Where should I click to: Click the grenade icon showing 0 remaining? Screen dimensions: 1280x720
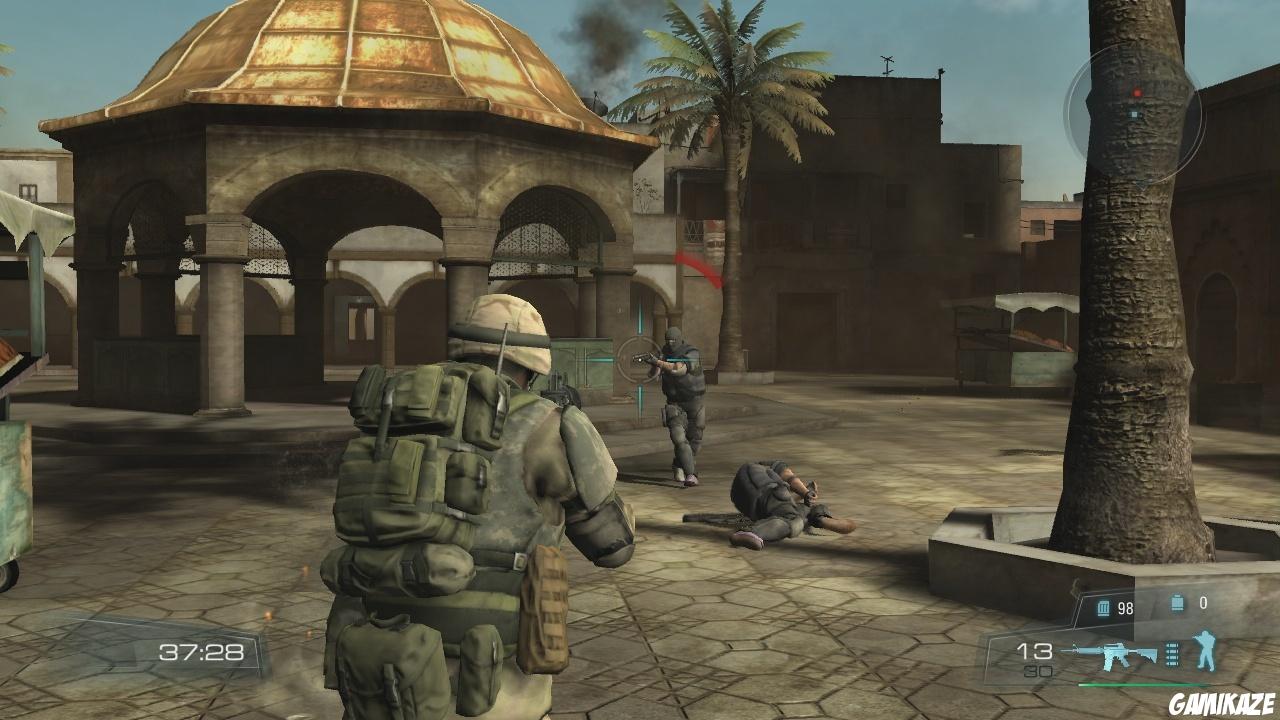point(1177,602)
